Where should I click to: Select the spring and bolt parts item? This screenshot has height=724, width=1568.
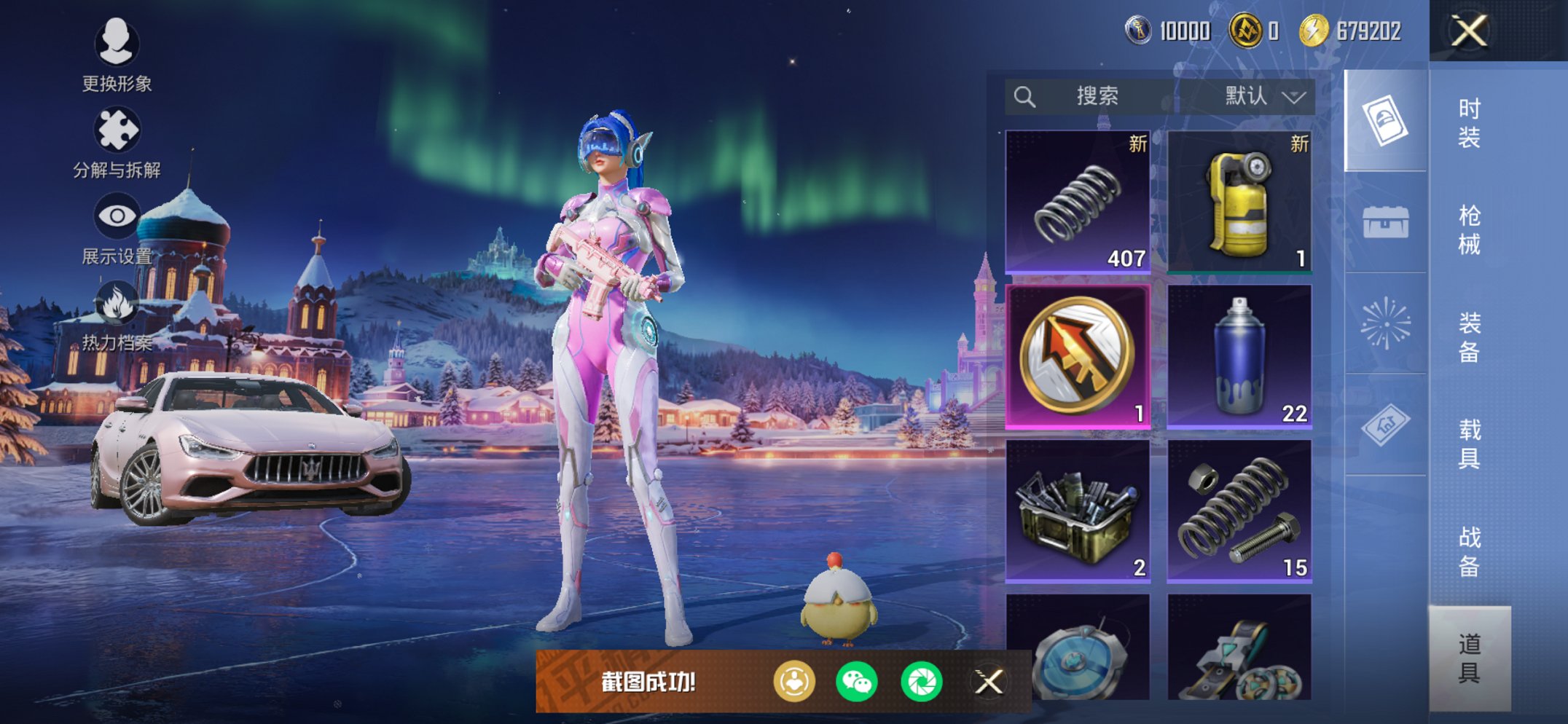click(x=1239, y=511)
